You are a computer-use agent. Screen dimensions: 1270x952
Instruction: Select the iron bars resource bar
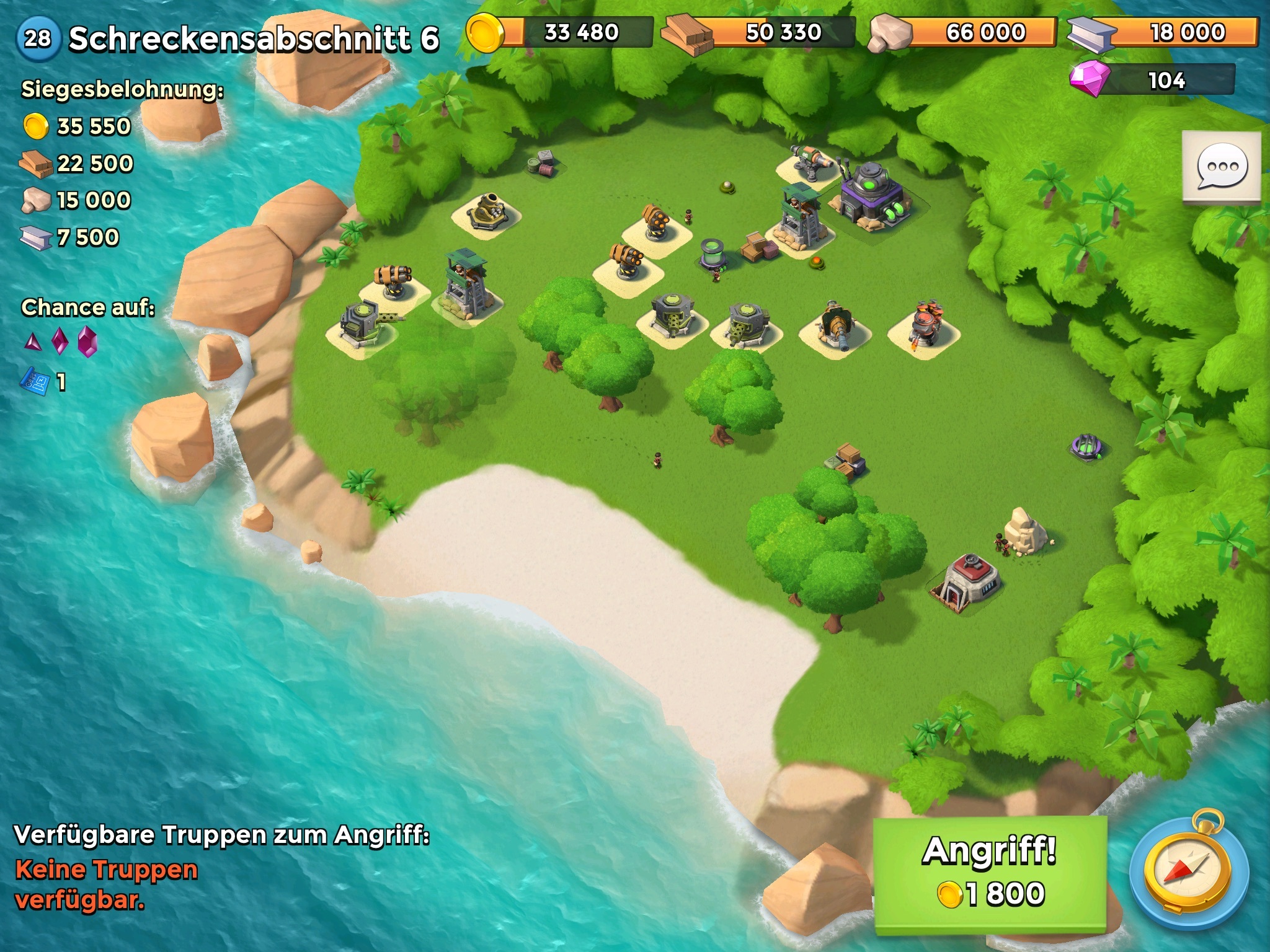tap(1163, 32)
